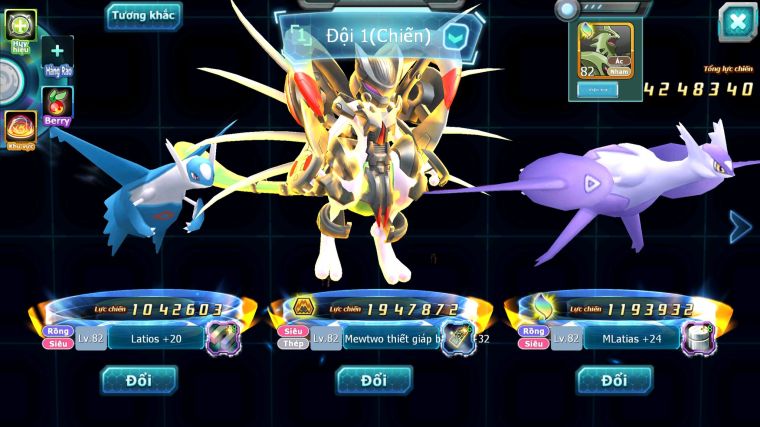760x427 pixels.
Task: Click the small blue button under Tyranitar portrait
Action: point(597,89)
